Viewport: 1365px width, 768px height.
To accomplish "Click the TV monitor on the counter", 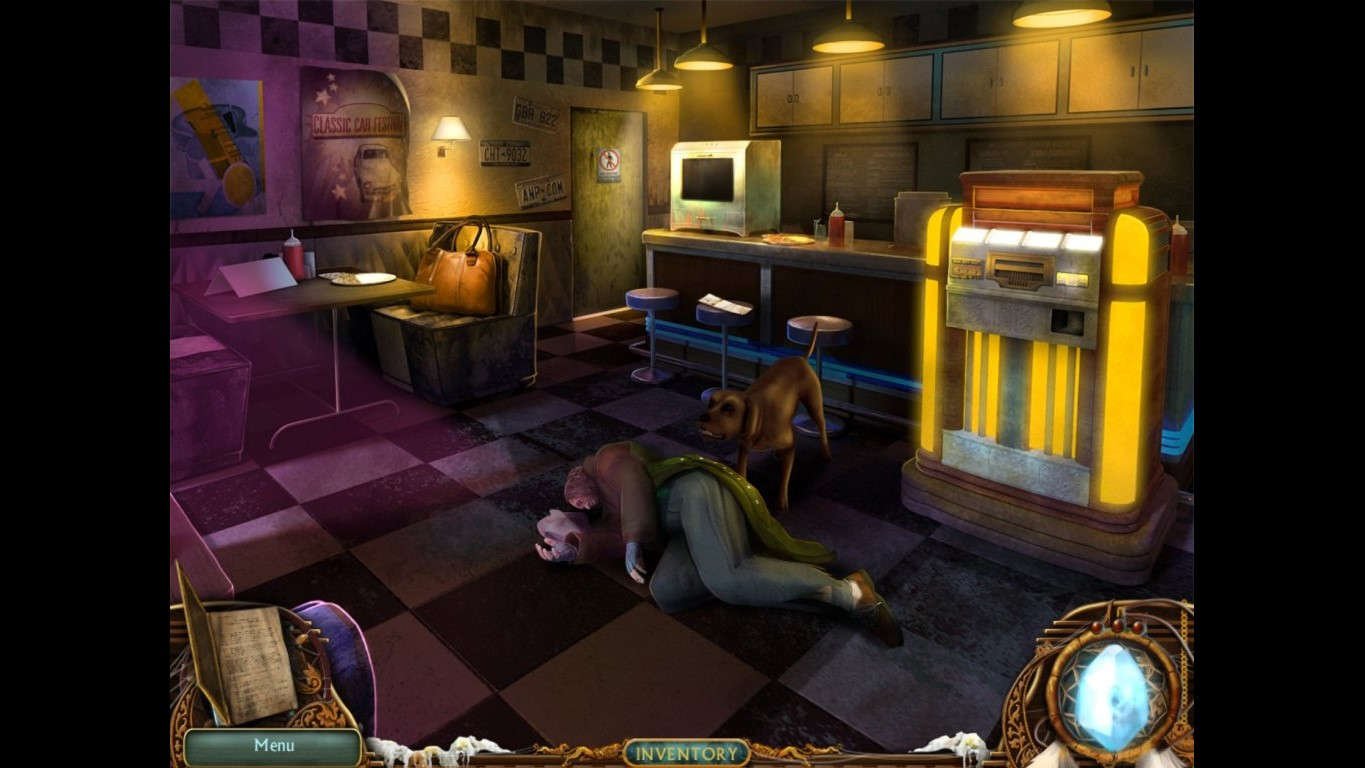I will click(x=707, y=180).
